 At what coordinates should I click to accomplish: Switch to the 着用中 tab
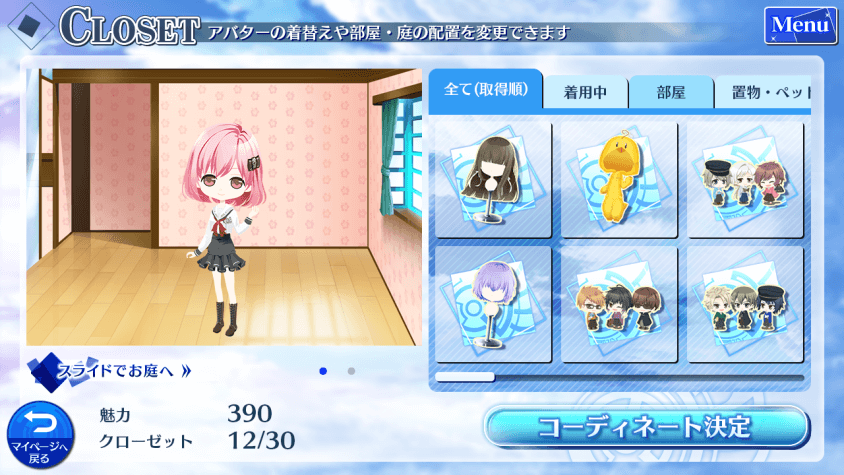point(584,91)
